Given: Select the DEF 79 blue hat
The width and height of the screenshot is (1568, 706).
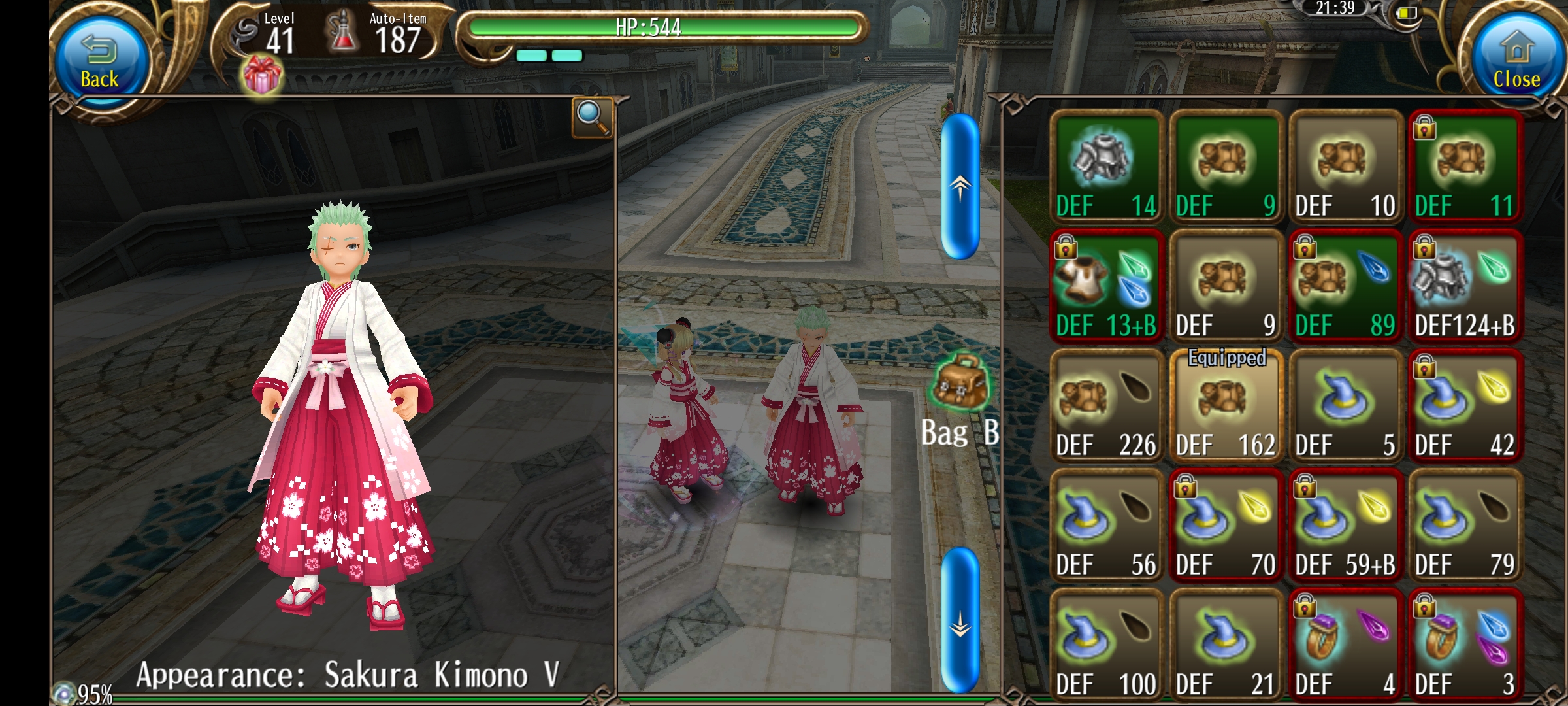Looking at the screenshot, I should [1465, 526].
